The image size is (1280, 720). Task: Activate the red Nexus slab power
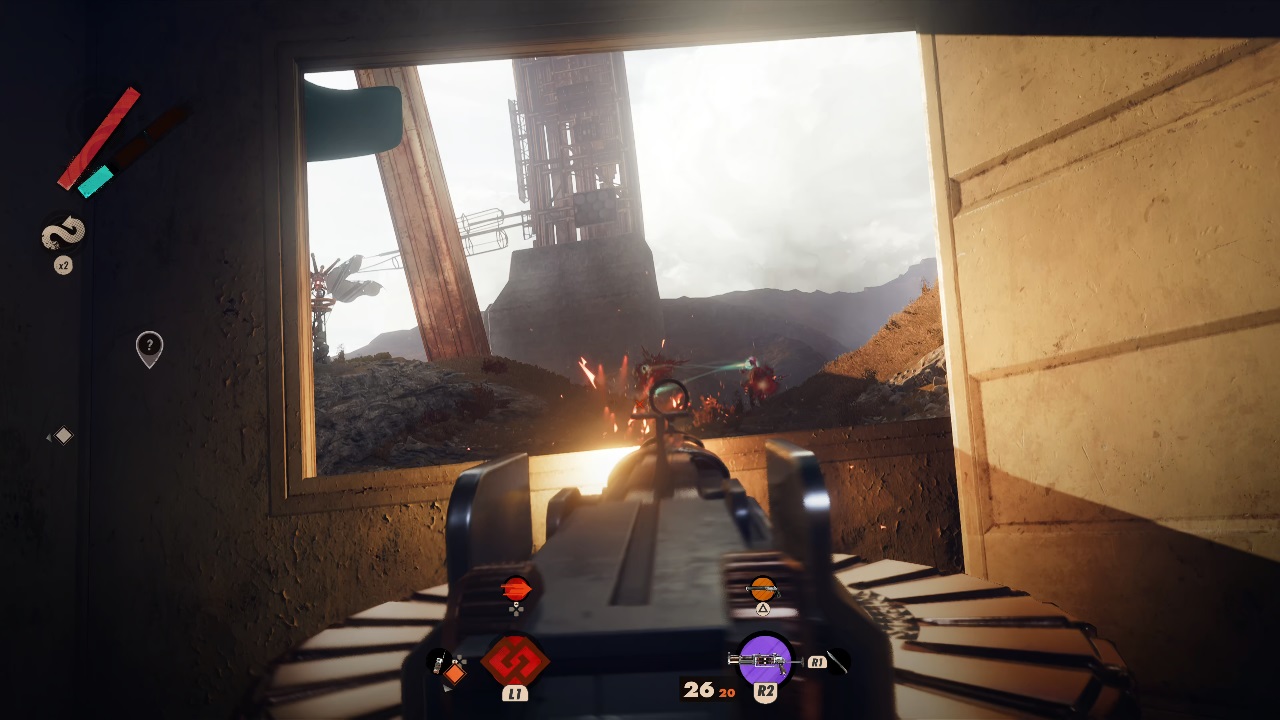click(515, 661)
